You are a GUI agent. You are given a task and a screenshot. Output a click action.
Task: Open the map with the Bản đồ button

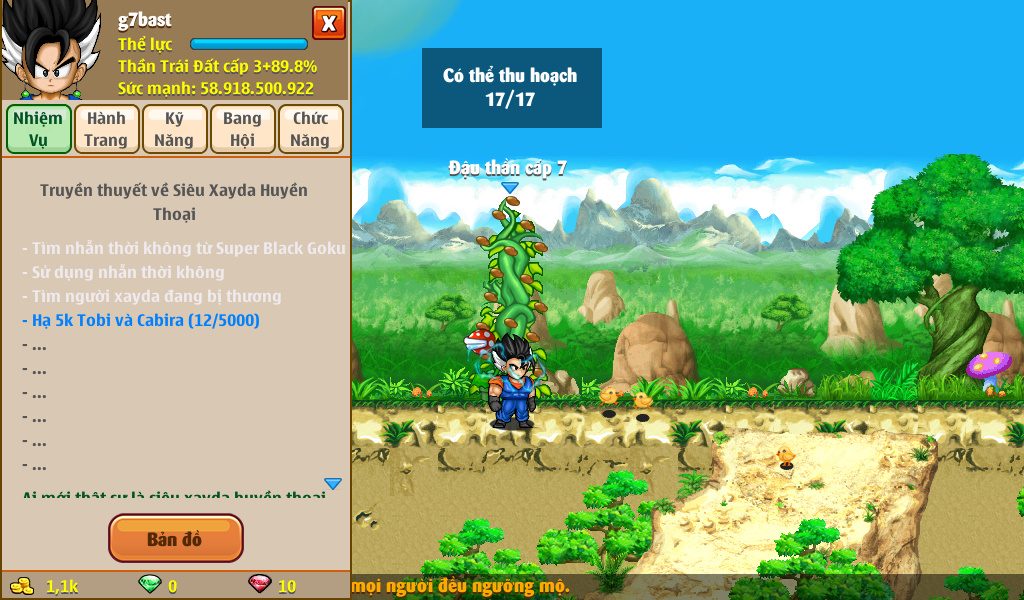pyautogui.click(x=175, y=539)
